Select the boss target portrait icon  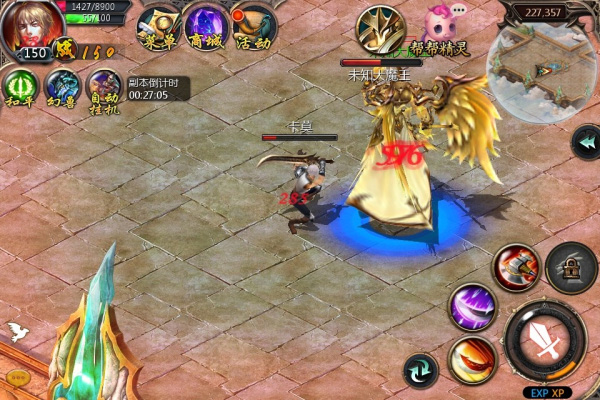[x=380, y=27]
